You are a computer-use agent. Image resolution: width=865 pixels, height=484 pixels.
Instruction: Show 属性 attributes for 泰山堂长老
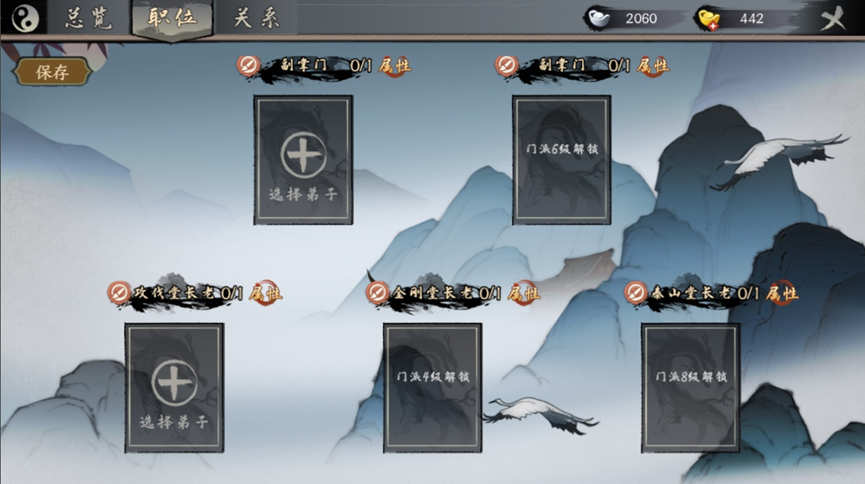tap(781, 293)
